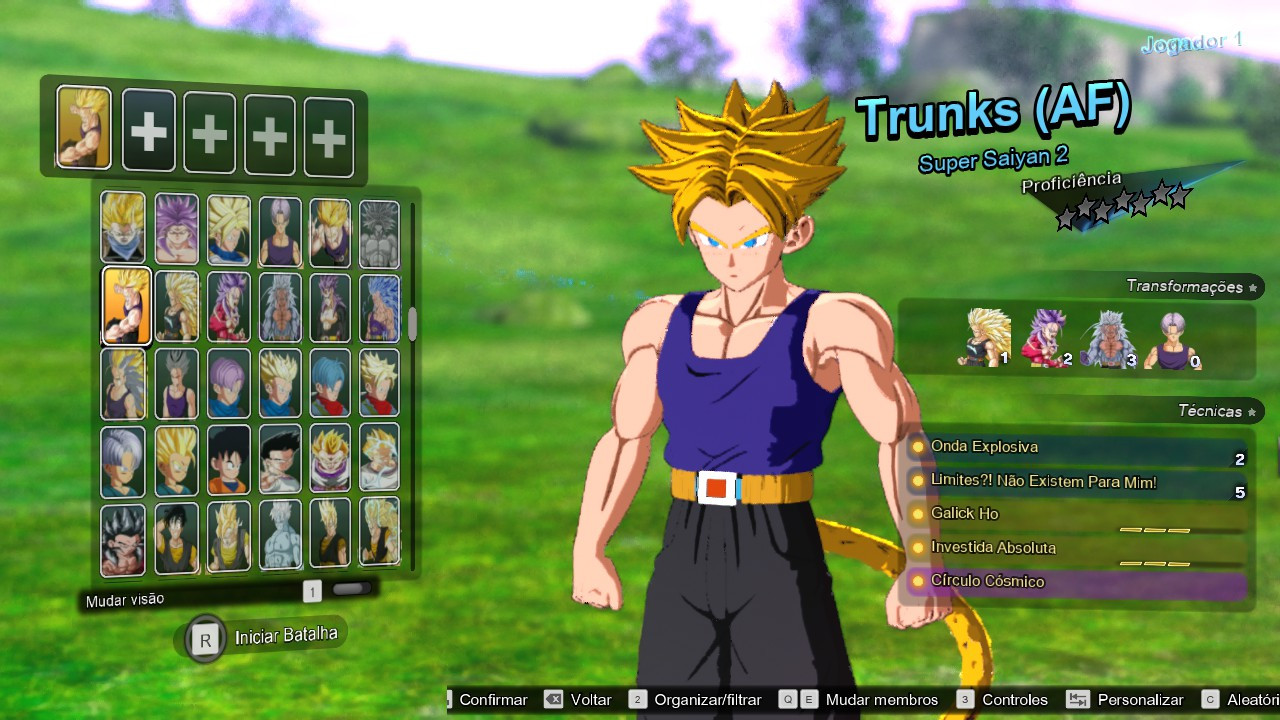The image size is (1280, 720).
Task: Pick the Investida Absoluta technique
Action: pyautogui.click(x=1076, y=548)
